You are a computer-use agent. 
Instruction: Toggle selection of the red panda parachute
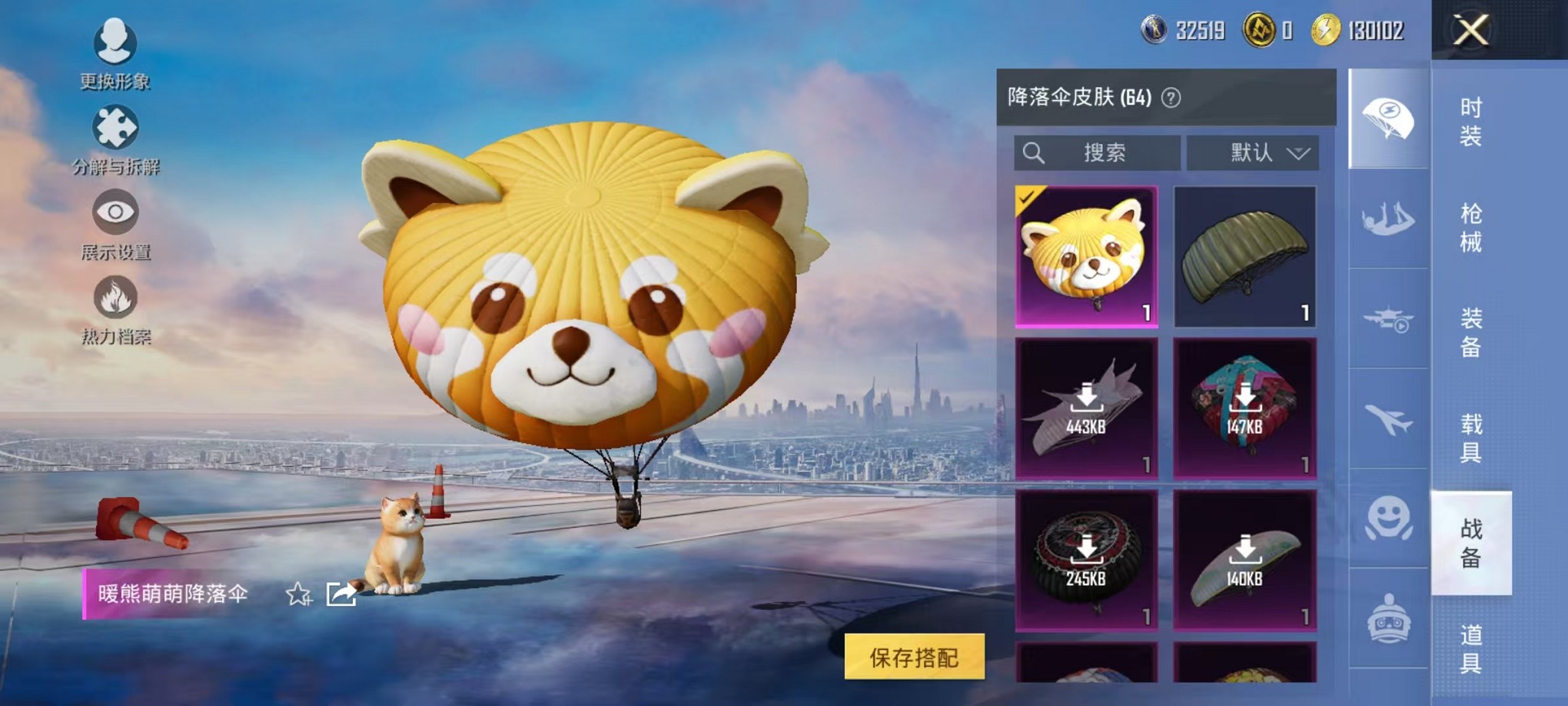[1086, 257]
